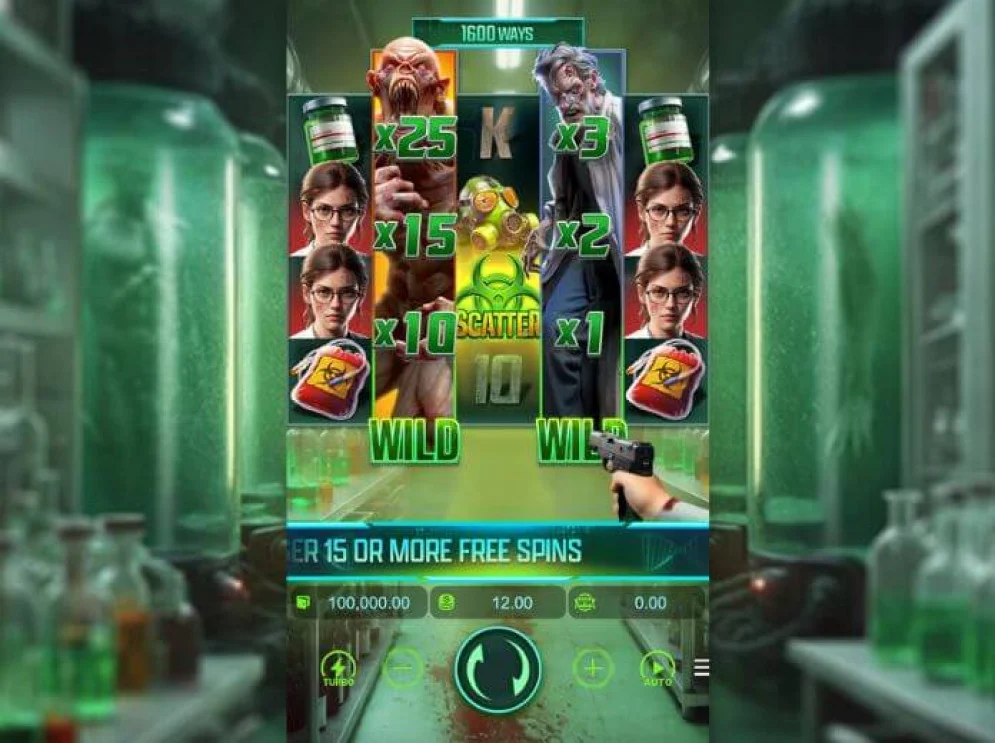The height and width of the screenshot is (743, 995).
Task: Open the hamburger menu
Action: pyautogui.click(x=701, y=668)
